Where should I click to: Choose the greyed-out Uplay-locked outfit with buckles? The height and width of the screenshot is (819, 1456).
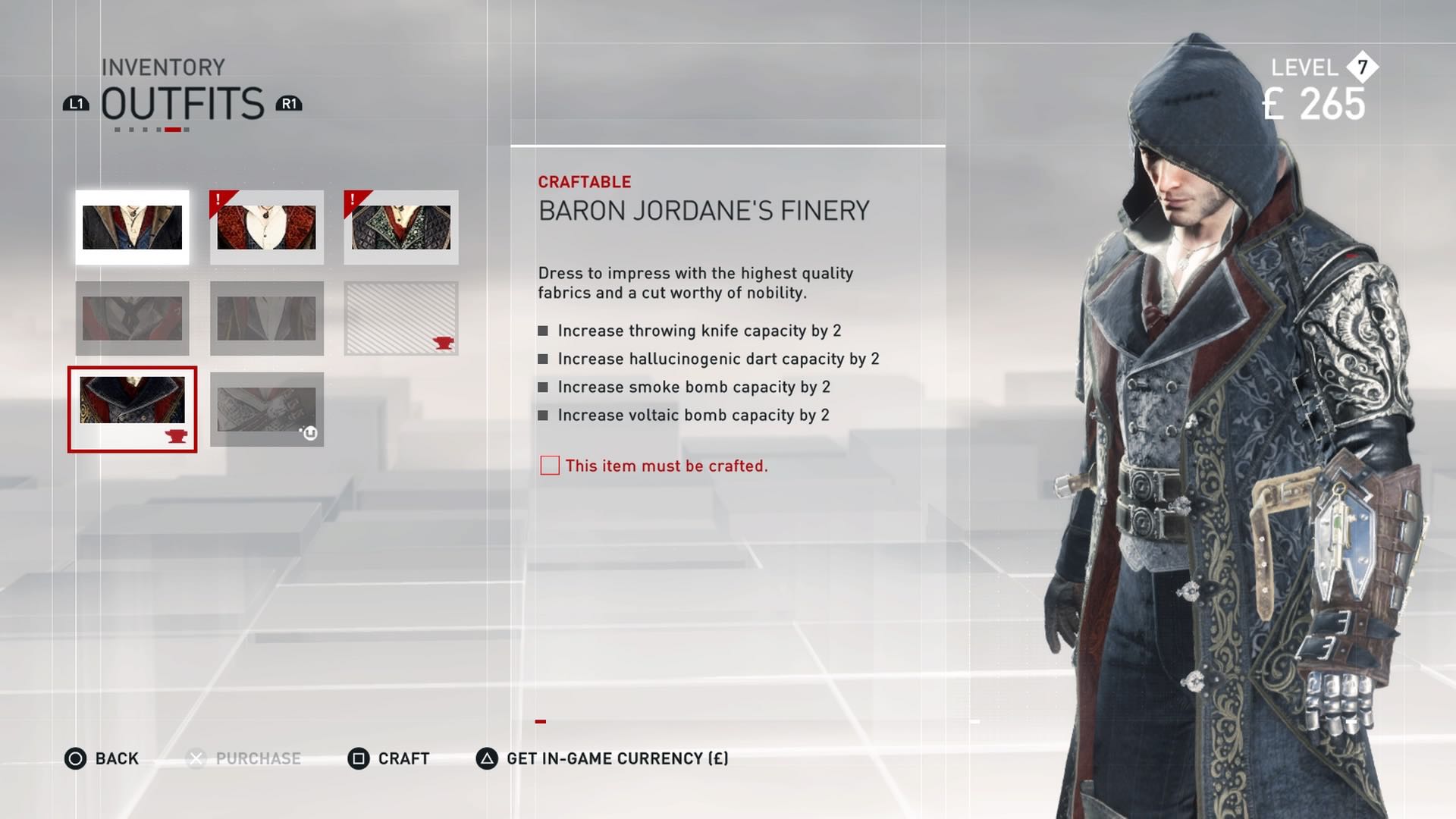point(266,409)
